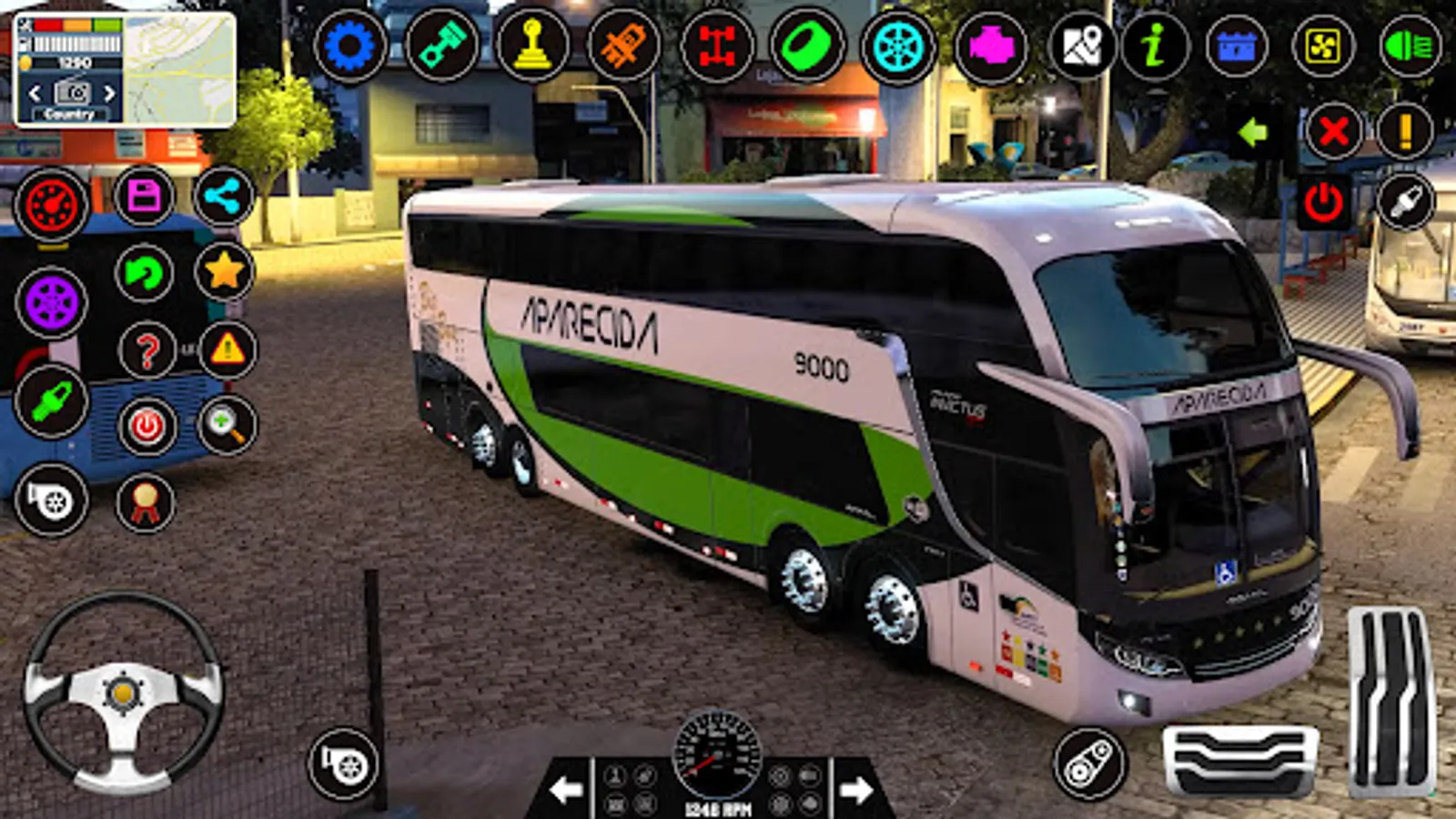This screenshot has height=819, width=1456.
Task: Select the yellow gear shifter icon
Action: pos(532,45)
